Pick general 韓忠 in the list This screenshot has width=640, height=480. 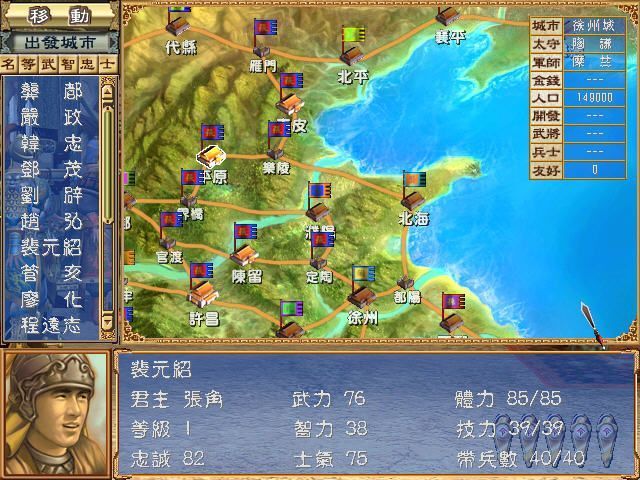[x=50, y=142]
